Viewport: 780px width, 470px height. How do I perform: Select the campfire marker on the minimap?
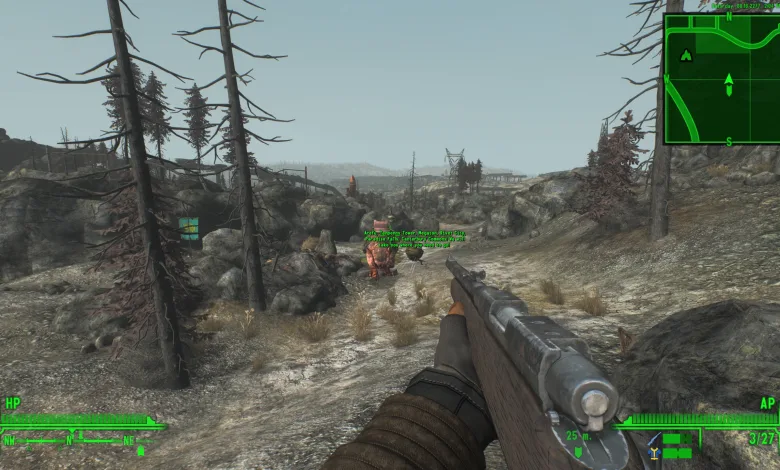(x=685, y=55)
